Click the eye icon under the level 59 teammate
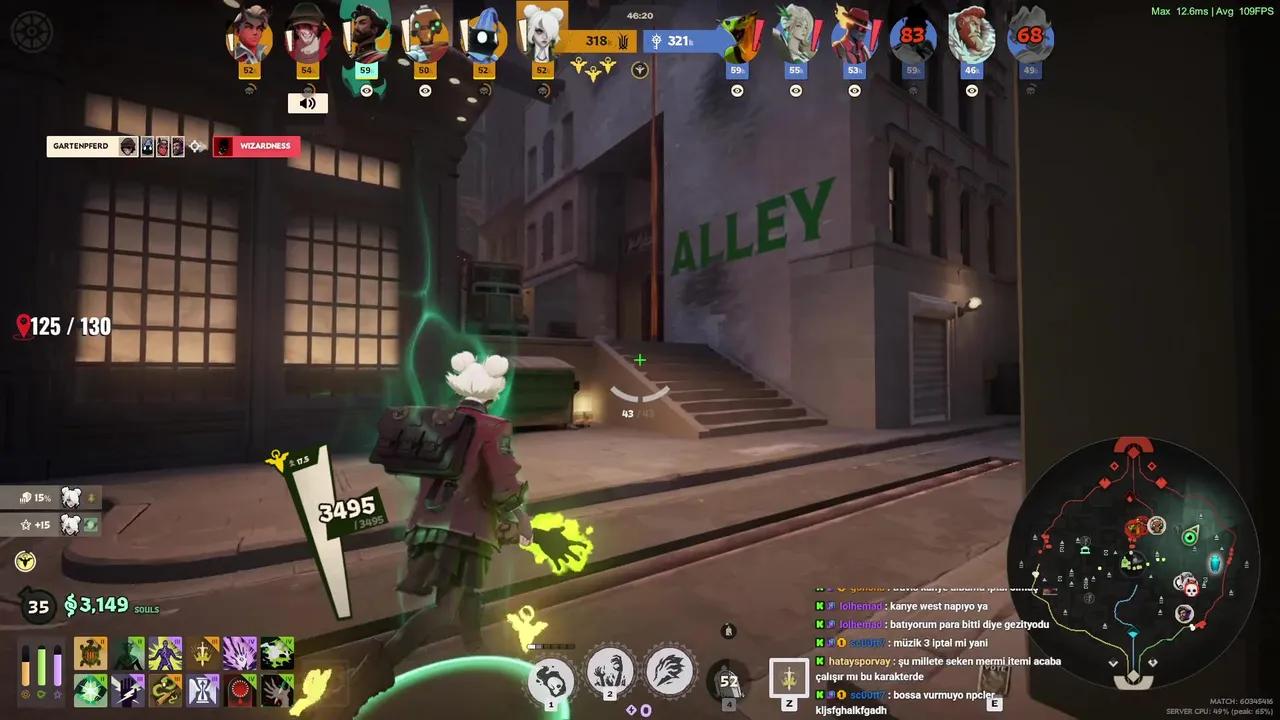1280x720 pixels. coord(366,91)
